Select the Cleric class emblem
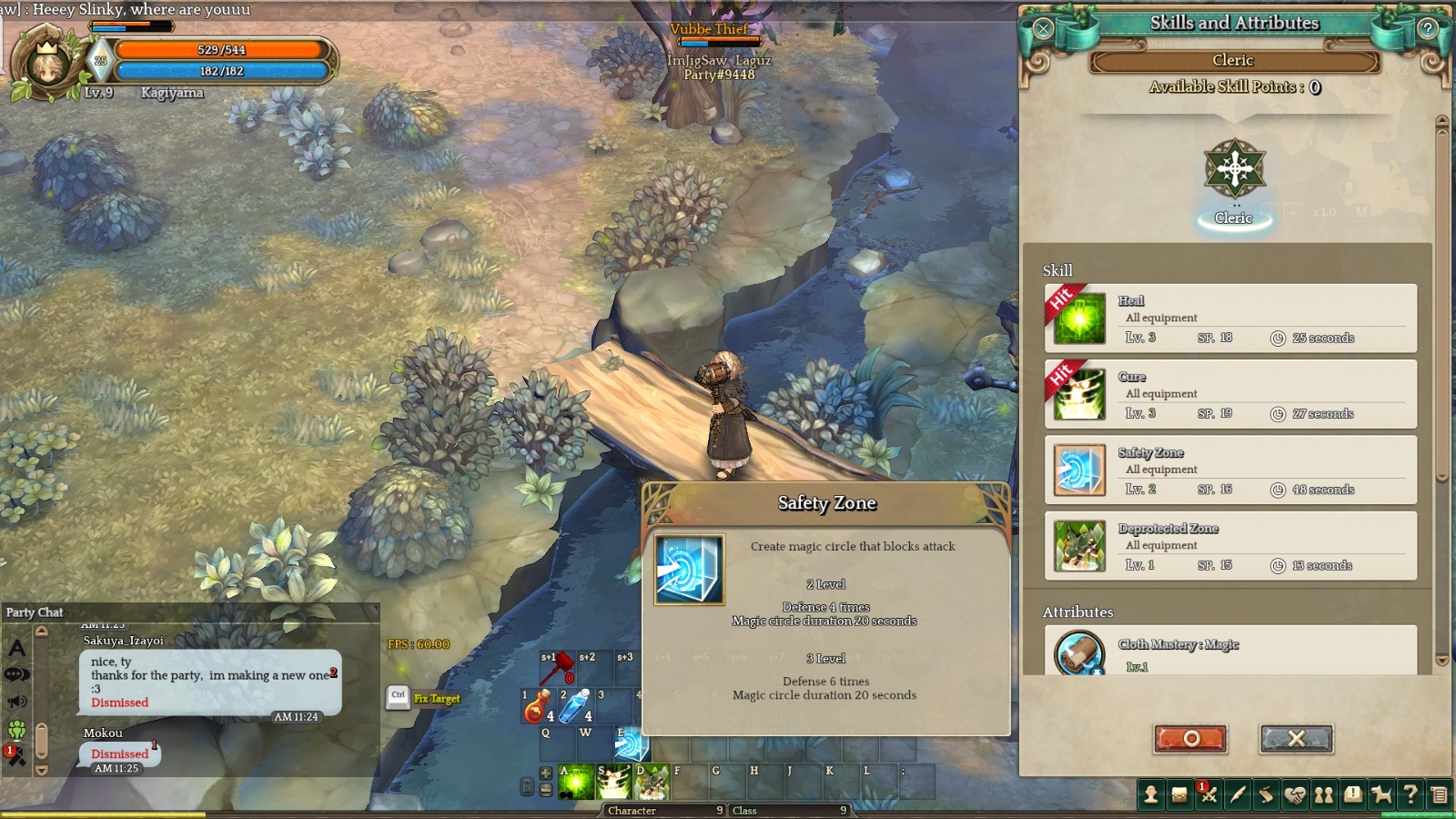The width and height of the screenshot is (1456, 819). [x=1234, y=169]
